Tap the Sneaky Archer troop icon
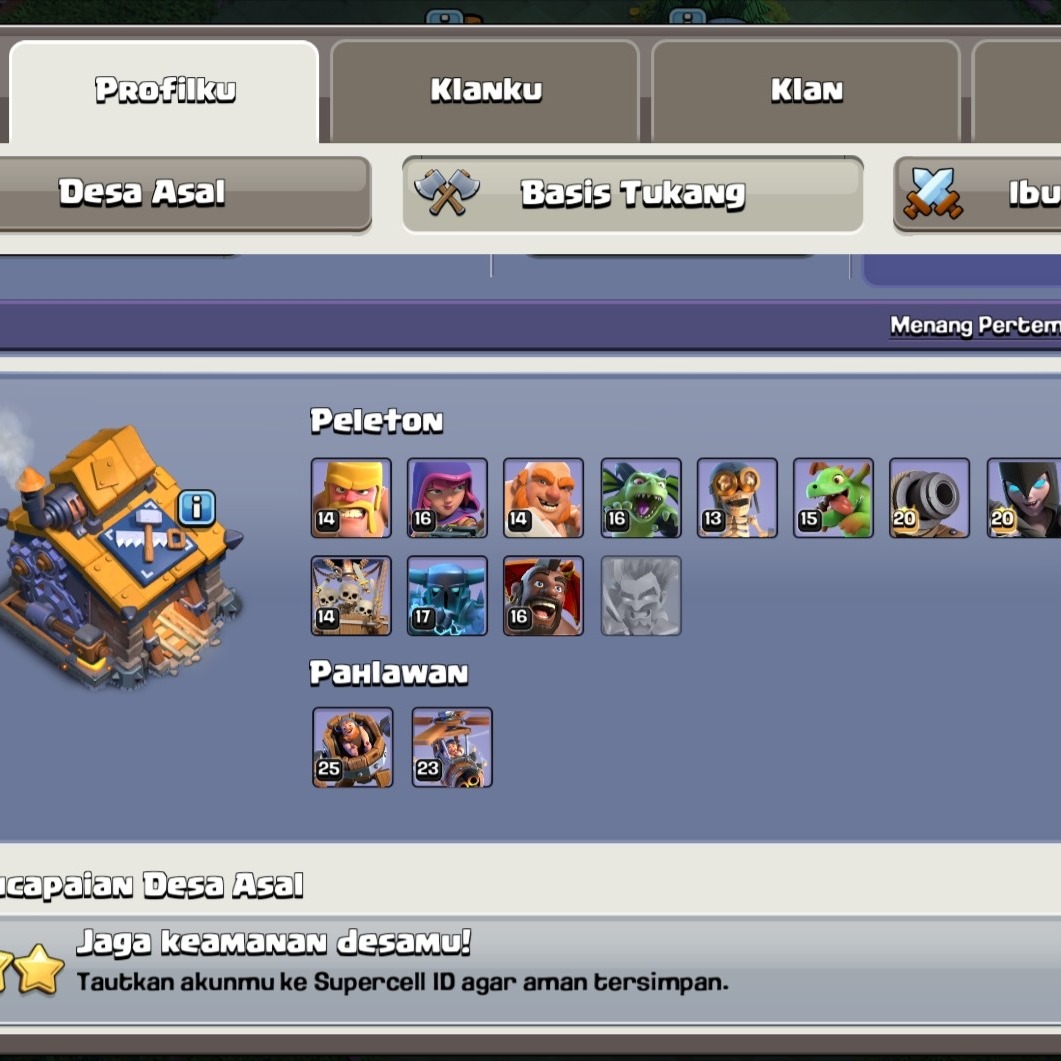The image size is (1061, 1061). 447,498
